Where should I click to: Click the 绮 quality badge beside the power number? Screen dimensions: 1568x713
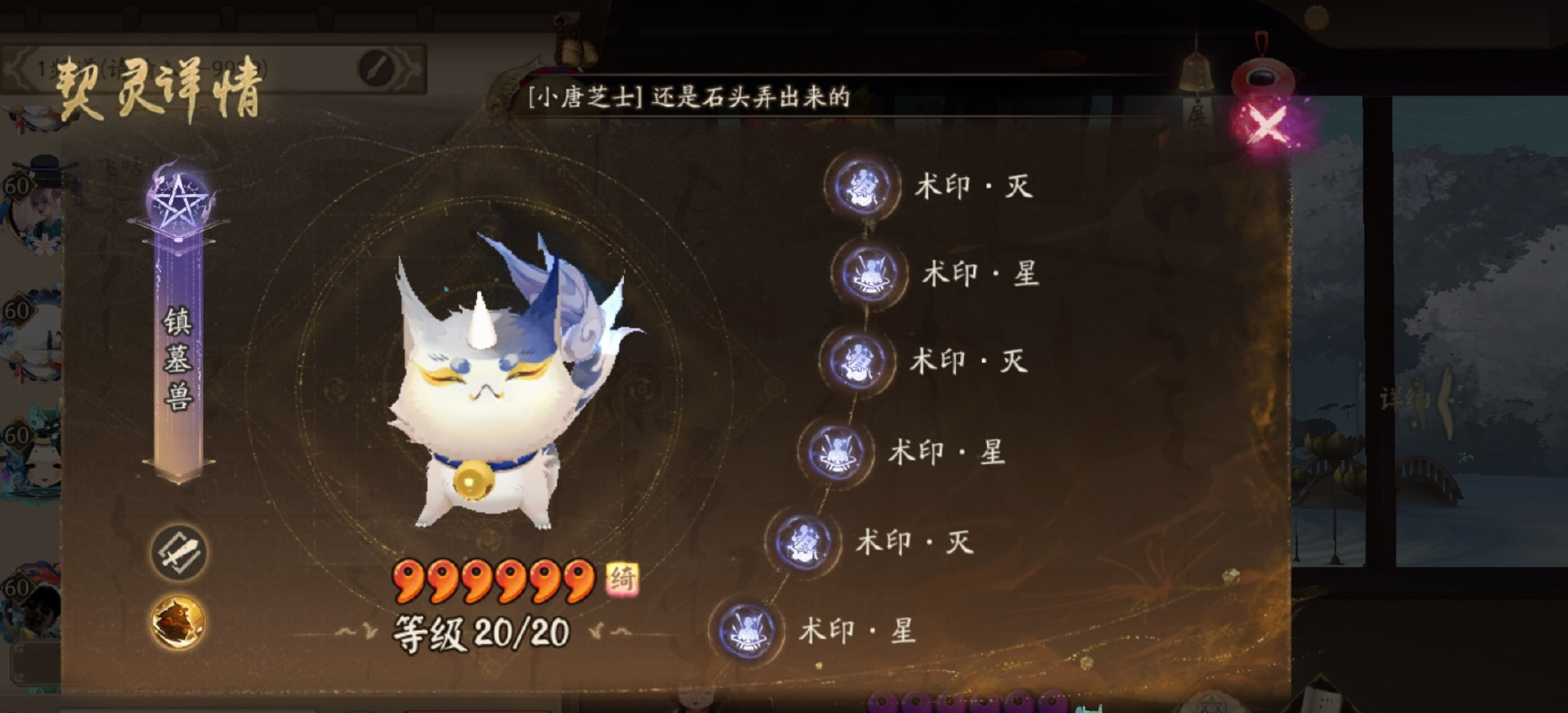(x=626, y=581)
